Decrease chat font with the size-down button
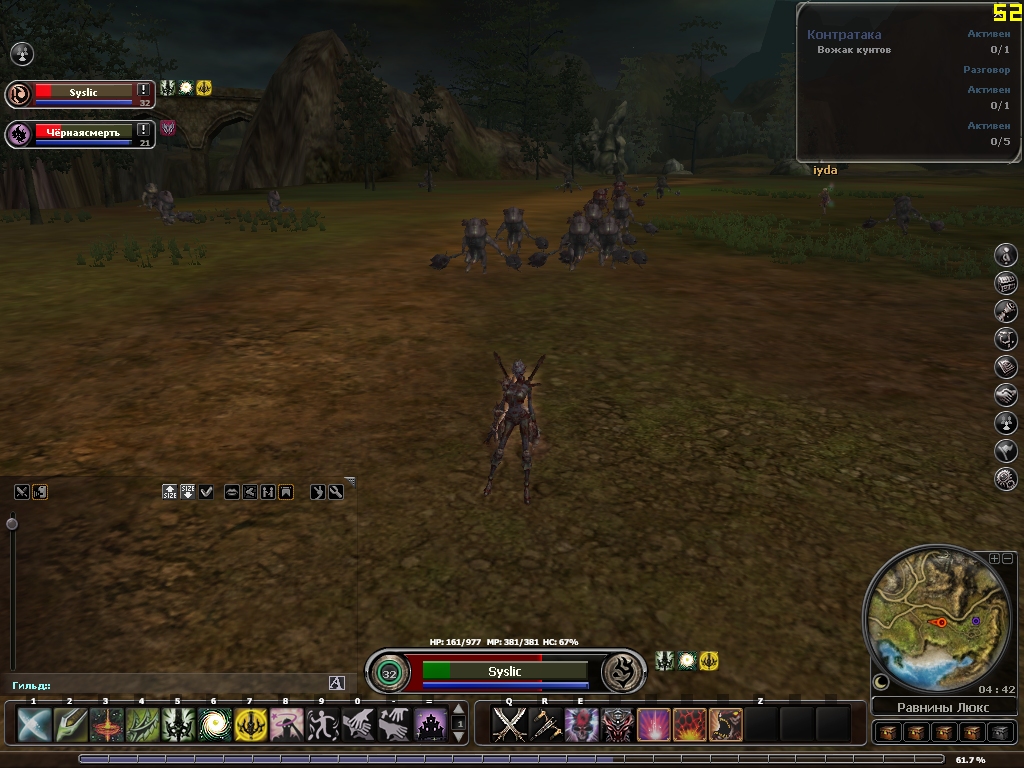Viewport: 1024px width, 768px height. (188, 491)
